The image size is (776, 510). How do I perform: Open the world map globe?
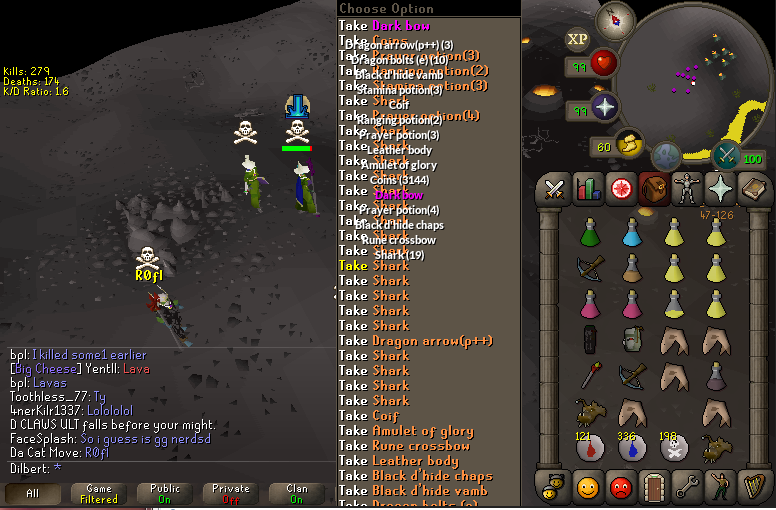point(667,156)
